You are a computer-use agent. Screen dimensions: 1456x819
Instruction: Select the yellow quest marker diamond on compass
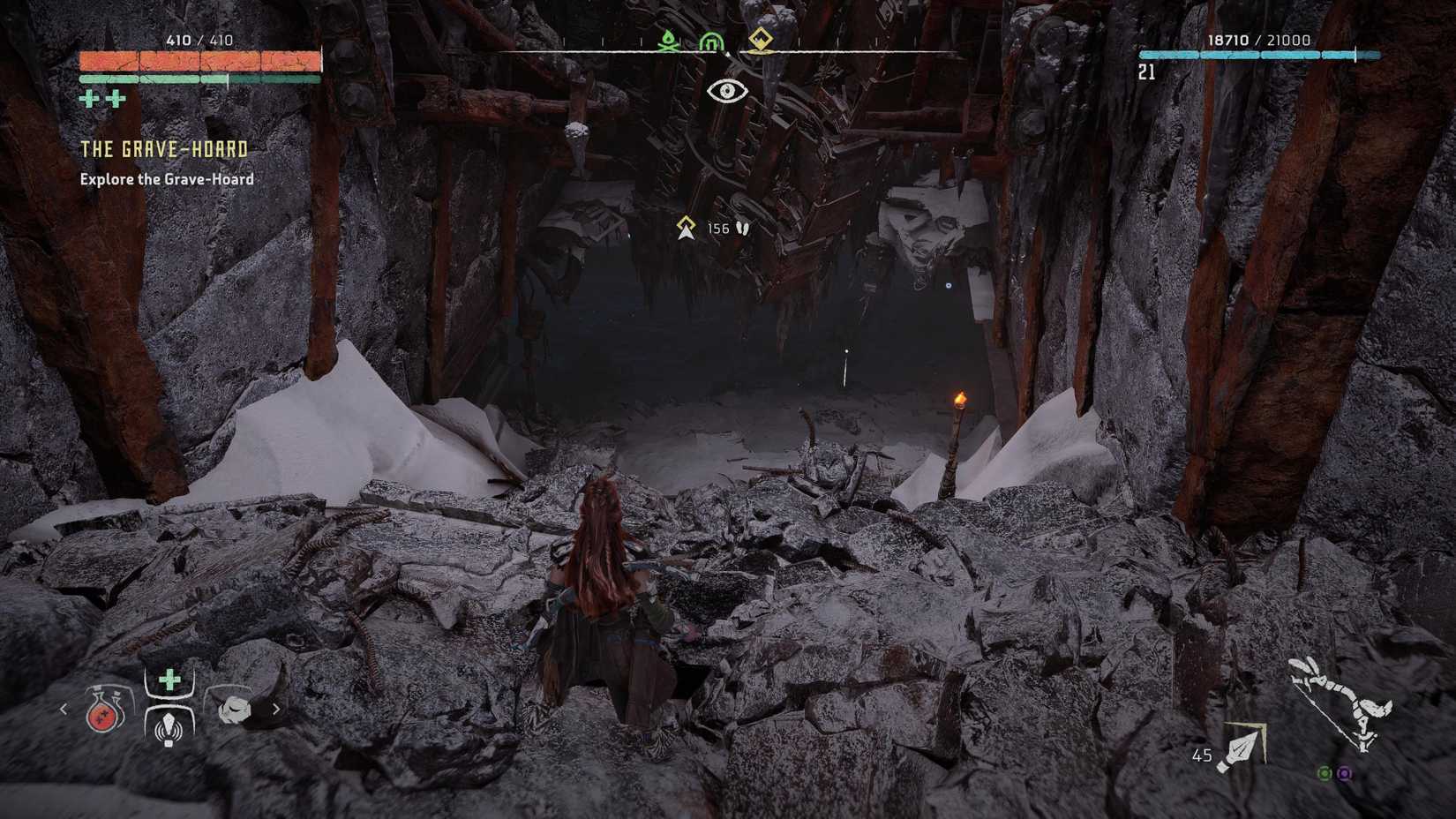(x=761, y=39)
